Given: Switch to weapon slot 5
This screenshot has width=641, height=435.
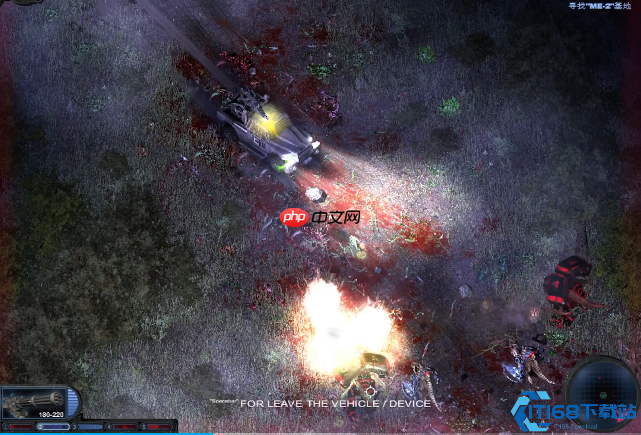Looking at the screenshot, I should [157, 427].
